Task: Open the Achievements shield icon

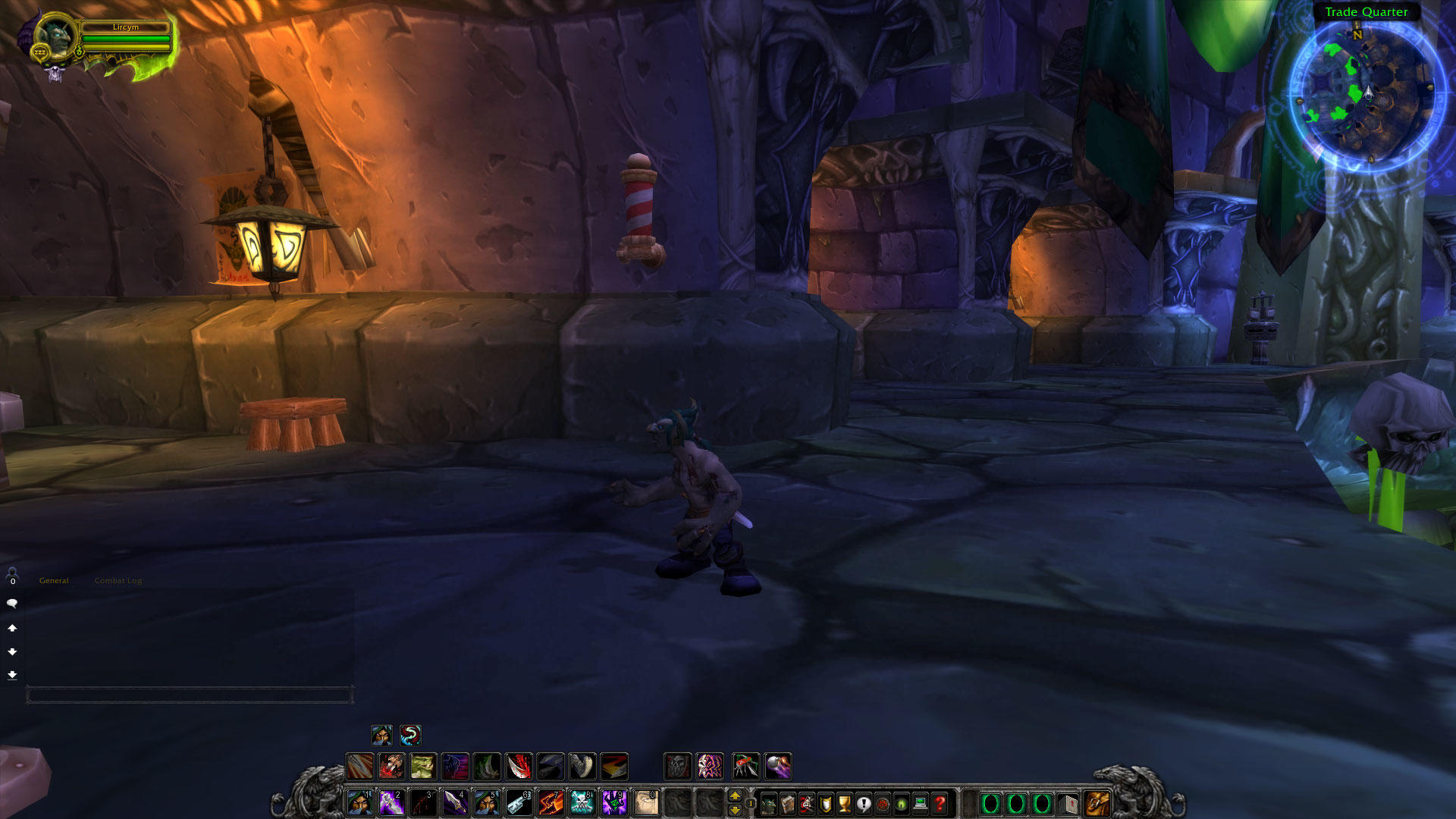Action: click(x=825, y=805)
